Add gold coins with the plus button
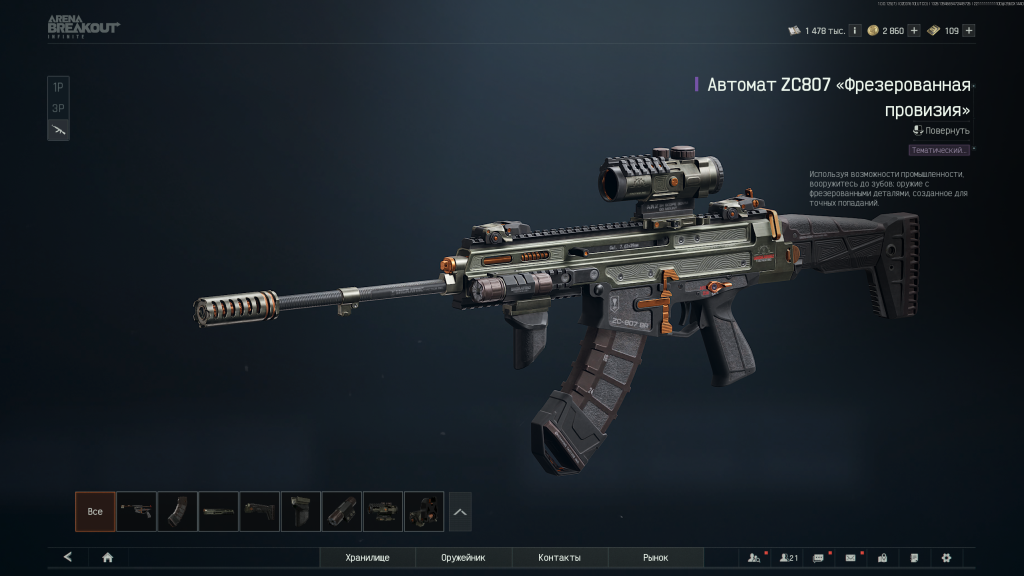Screen dimensions: 1024x576 coord(914,30)
